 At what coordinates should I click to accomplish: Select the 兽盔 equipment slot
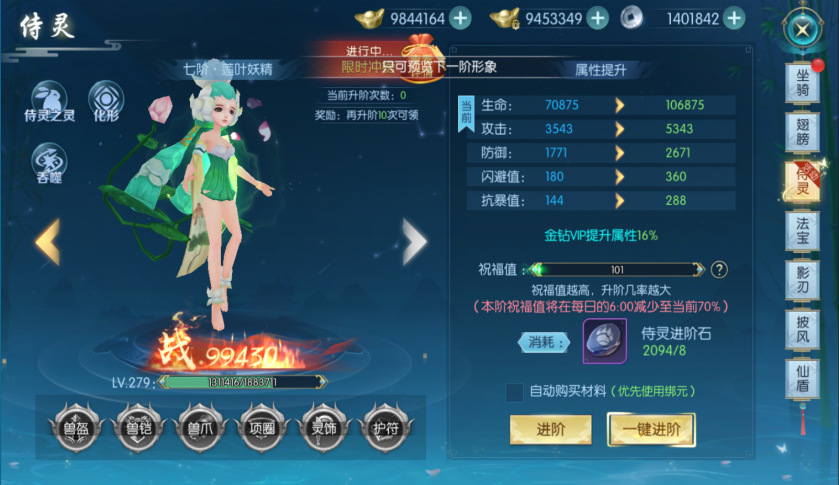[x=74, y=426]
